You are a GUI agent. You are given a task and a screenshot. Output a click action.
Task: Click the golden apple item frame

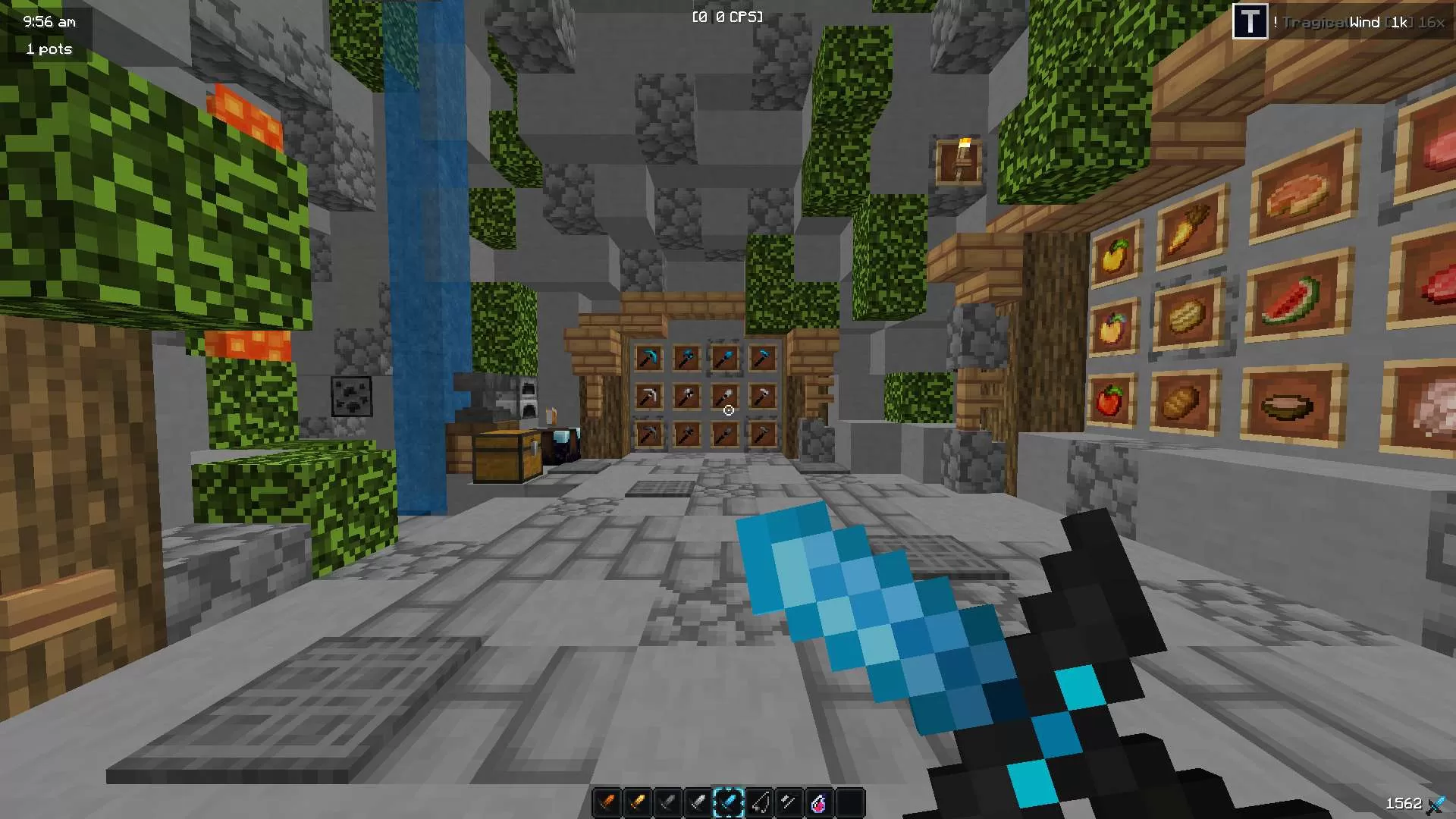tap(1116, 256)
